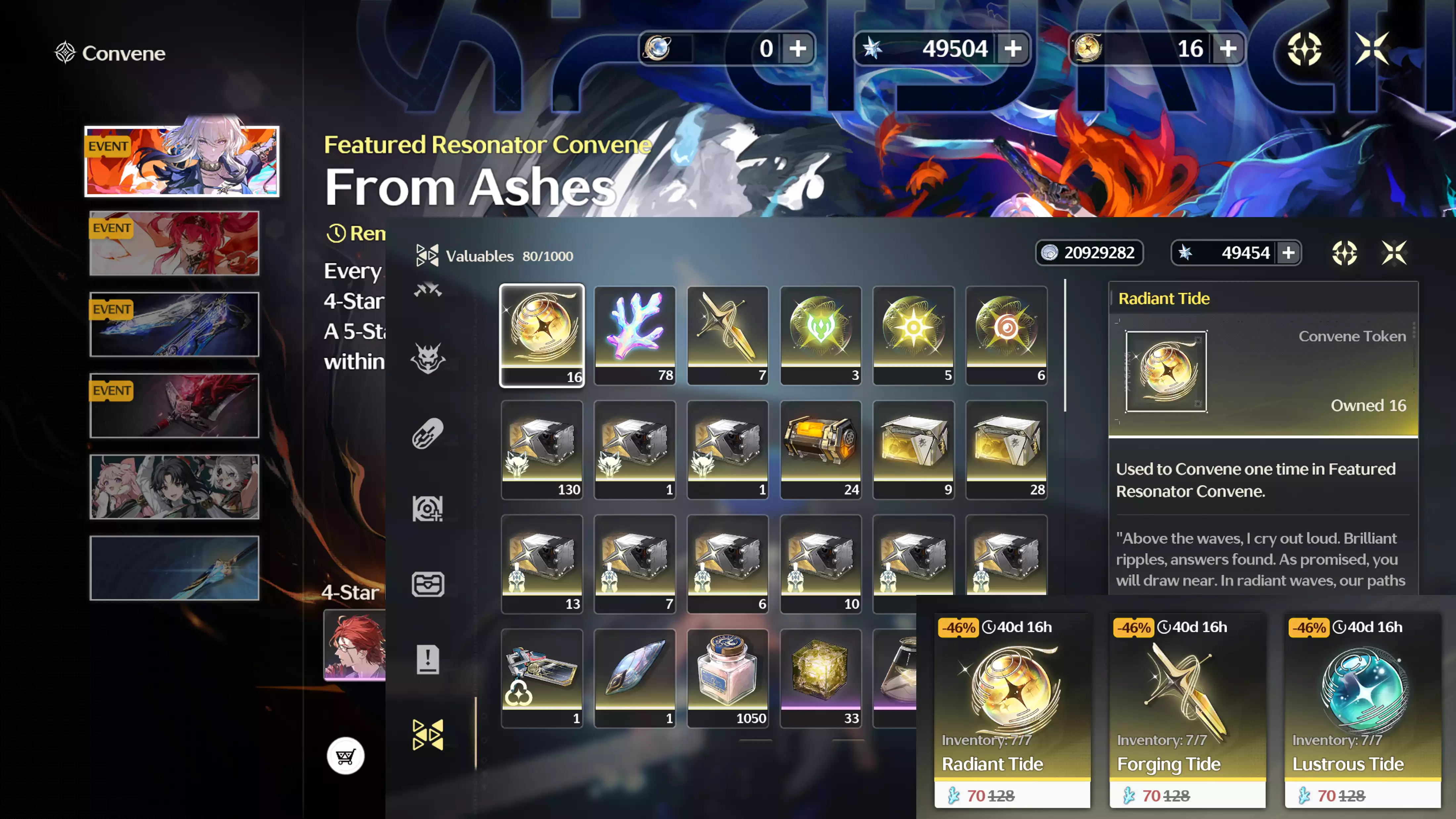The height and width of the screenshot is (819, 1456).
Task: Open the convene shop cart button
Action: (345, 756)
